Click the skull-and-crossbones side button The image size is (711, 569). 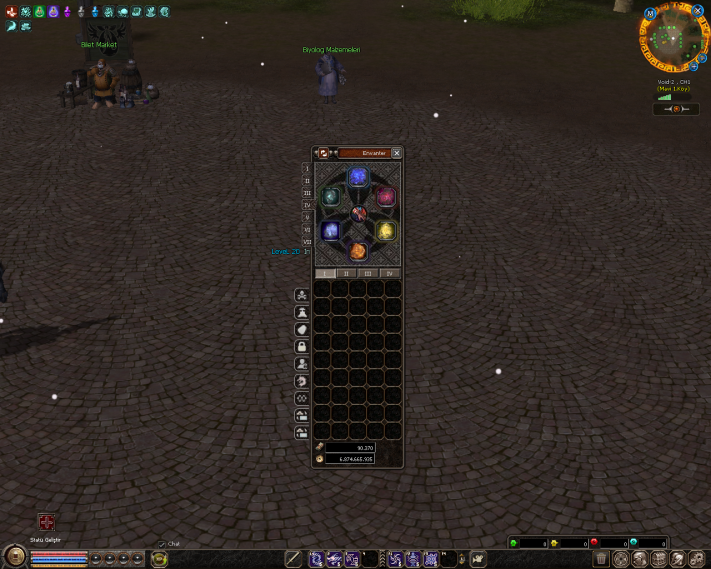tap(301, 295)
